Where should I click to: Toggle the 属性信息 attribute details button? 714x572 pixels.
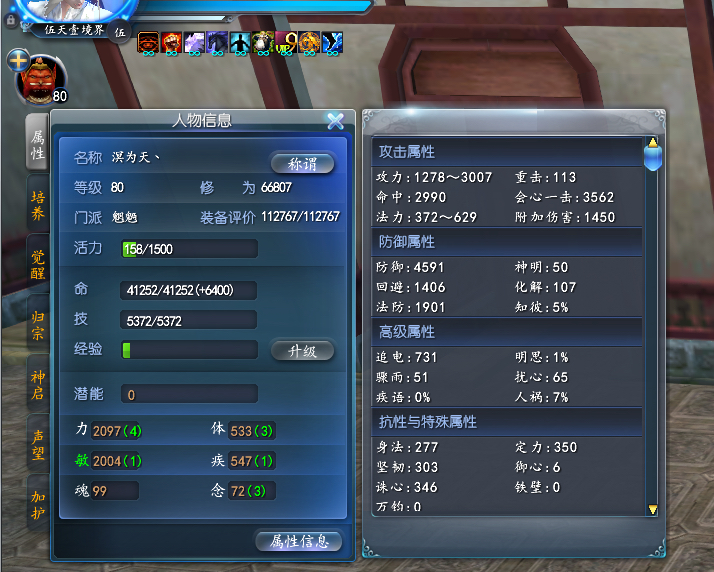(x=299, y=541)
